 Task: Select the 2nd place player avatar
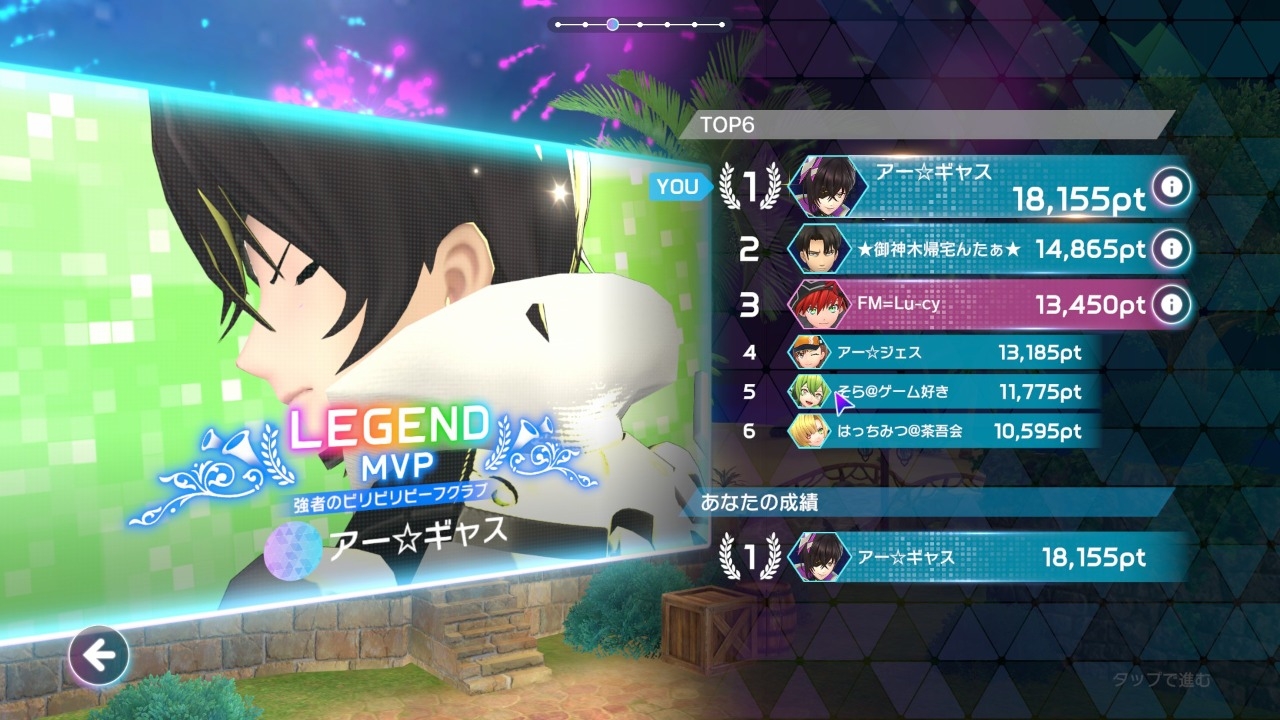819,248
